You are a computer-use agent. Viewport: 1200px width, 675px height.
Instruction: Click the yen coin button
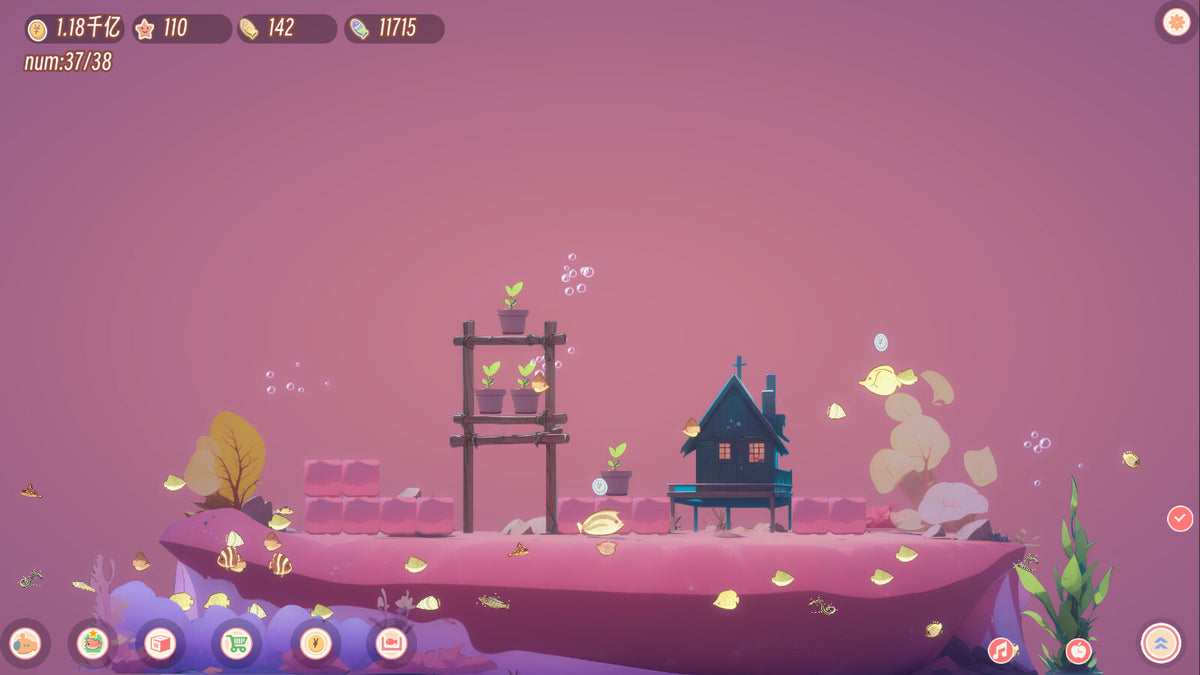315,643
